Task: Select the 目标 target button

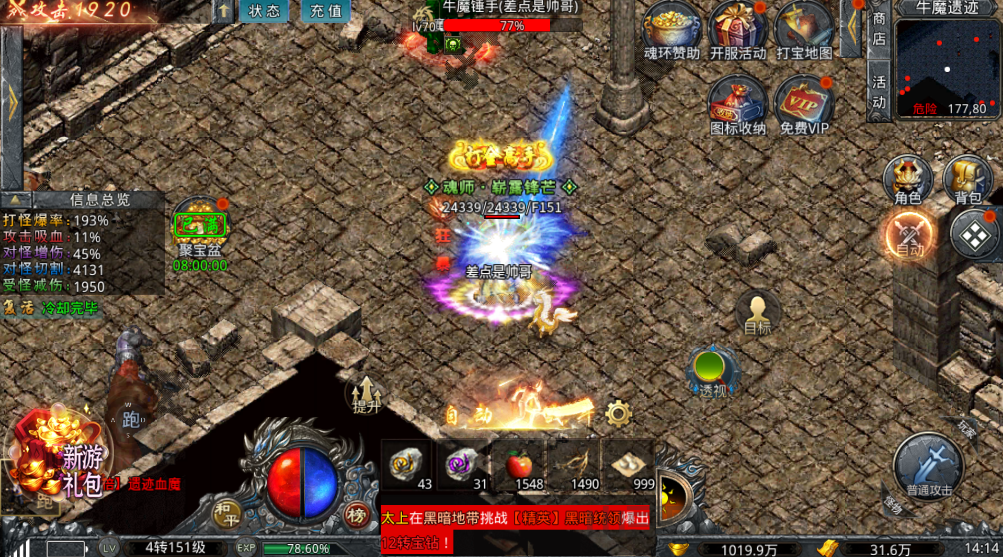Action: pyautogui.click(x=757, y=311)
